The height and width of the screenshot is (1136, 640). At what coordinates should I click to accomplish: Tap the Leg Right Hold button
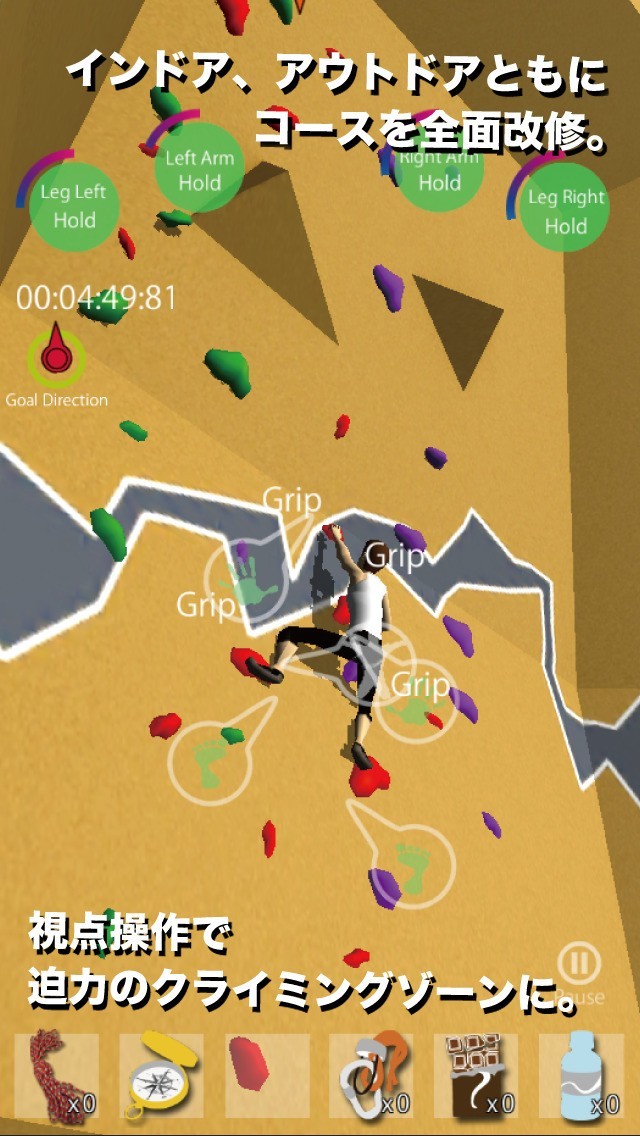click(565, 209)
